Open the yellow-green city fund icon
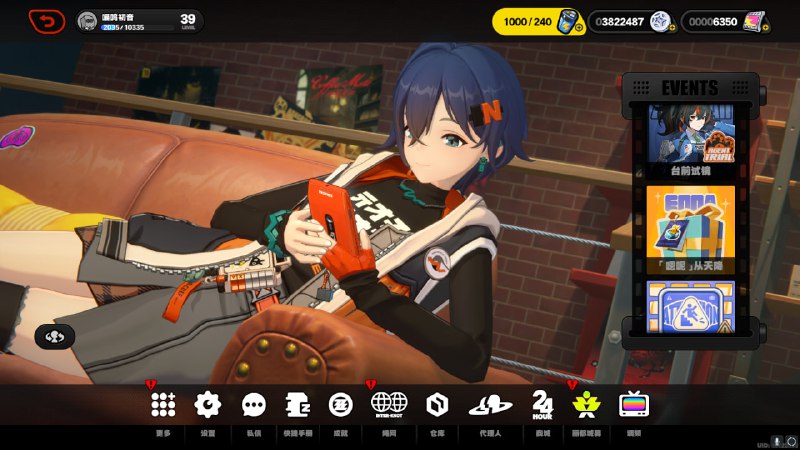This screenshot has width=800, height=450. click(584, 404)
